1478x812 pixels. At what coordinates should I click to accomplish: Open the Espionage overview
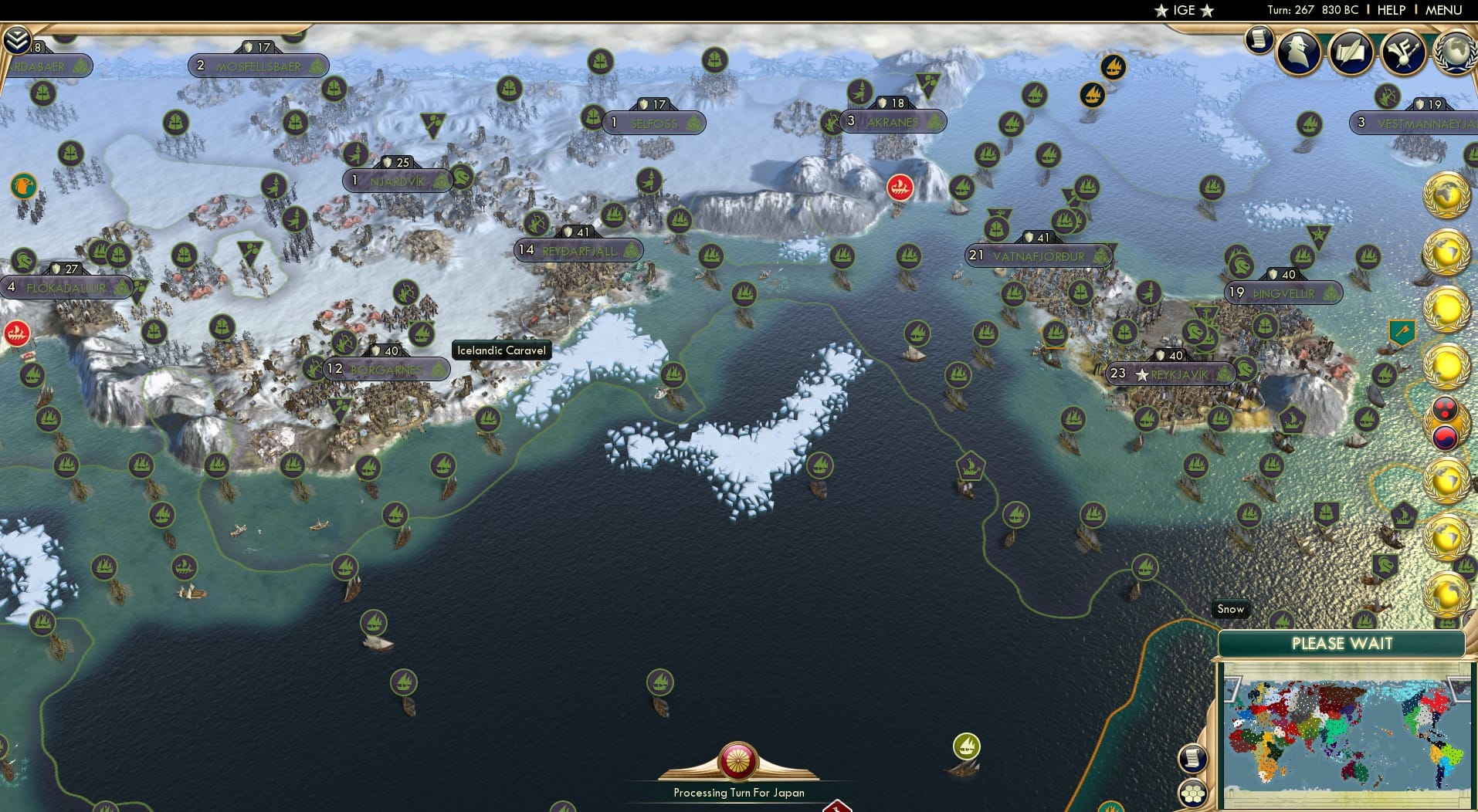click(1300, 52)
